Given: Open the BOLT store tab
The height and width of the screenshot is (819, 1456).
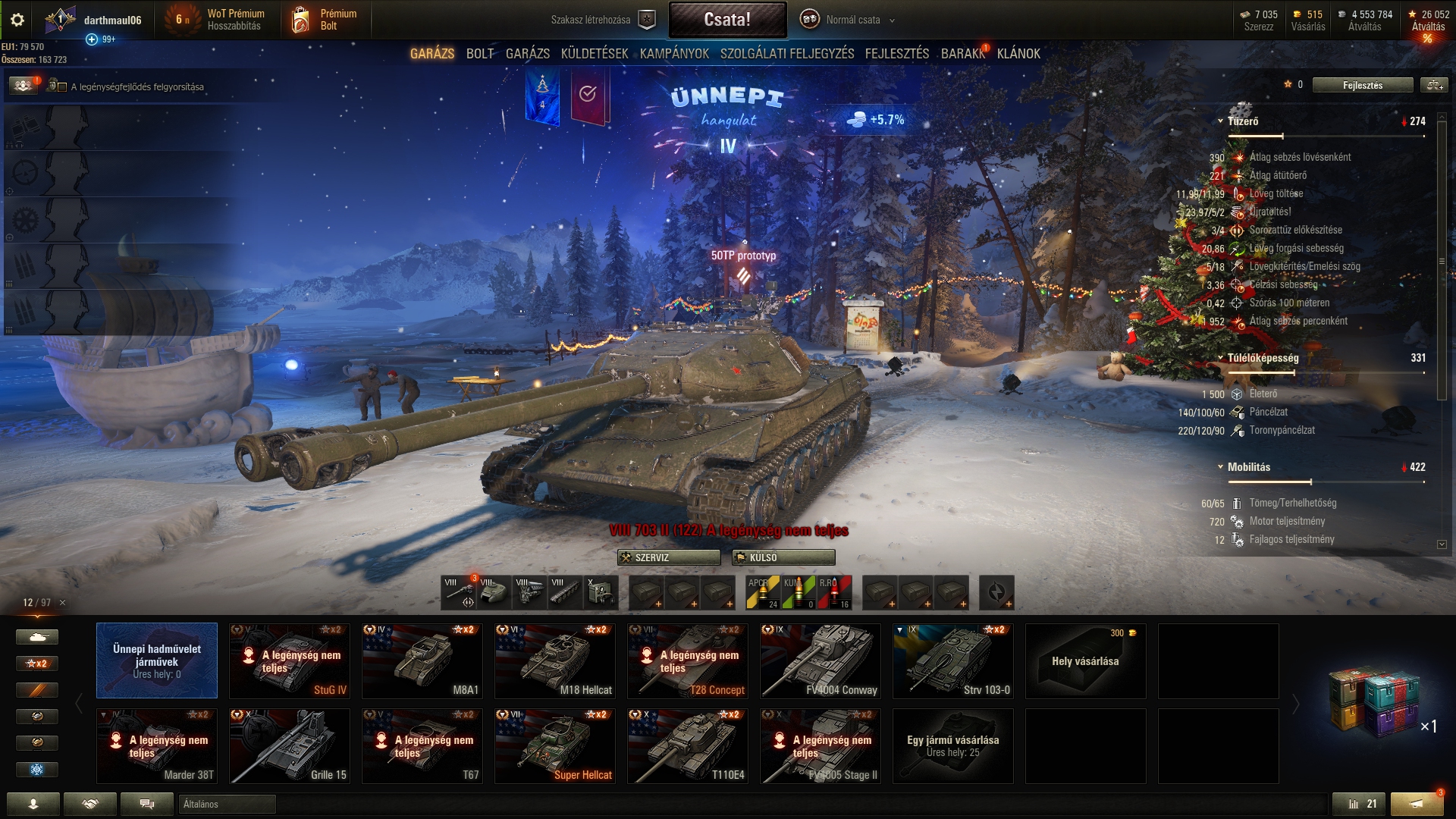Looking at the screenshot, I should [x=480, y=54].
